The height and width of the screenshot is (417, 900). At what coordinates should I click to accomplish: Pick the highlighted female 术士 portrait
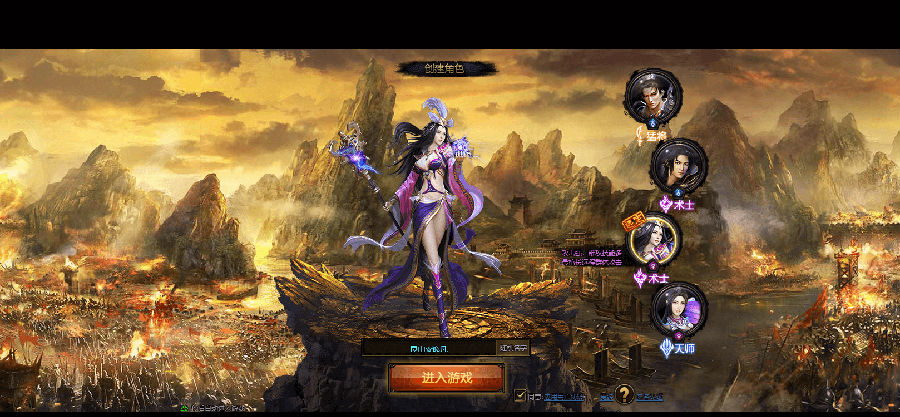click(654, 240)
